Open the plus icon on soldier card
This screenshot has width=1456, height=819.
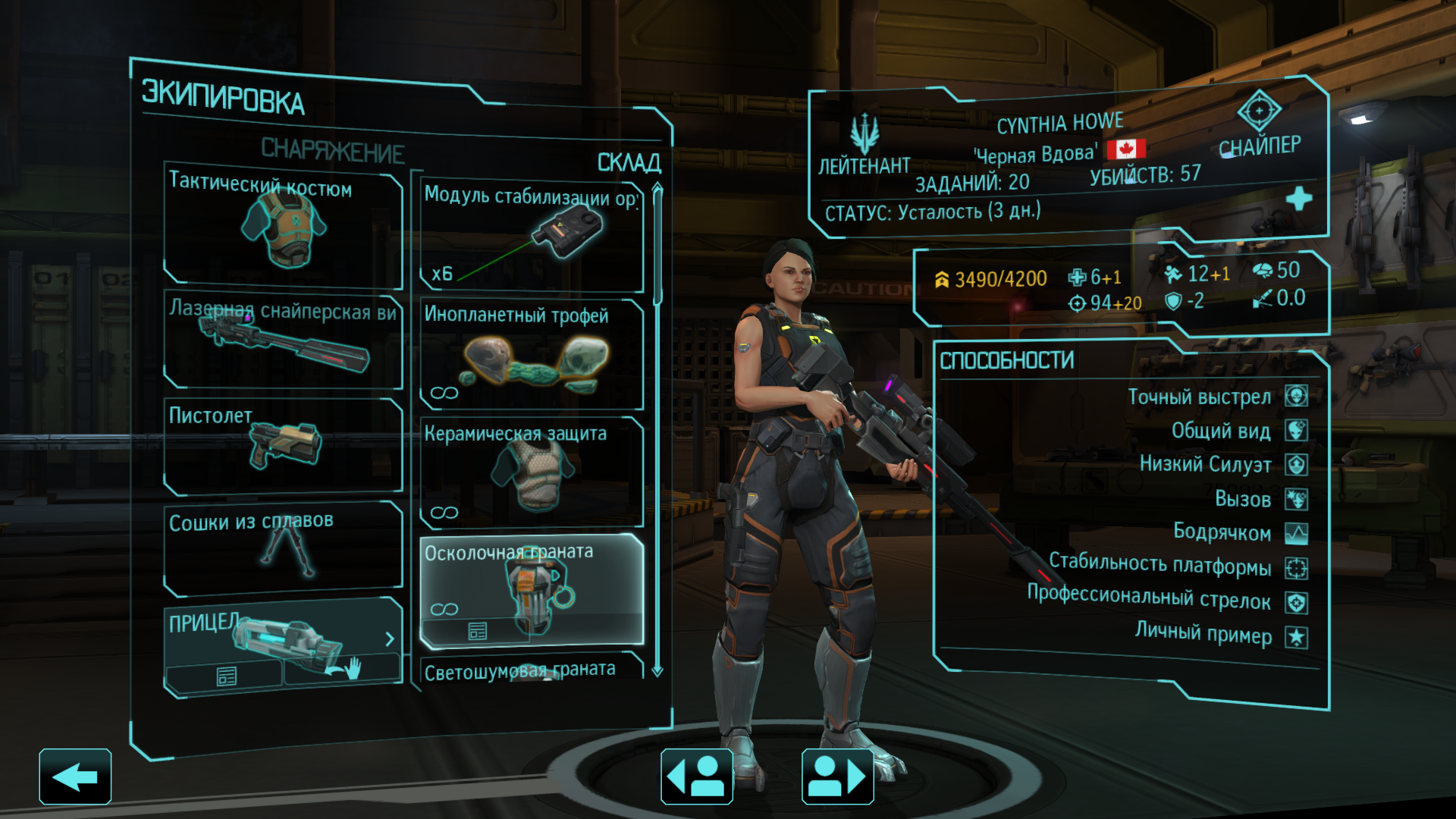tap(1298, 199)
